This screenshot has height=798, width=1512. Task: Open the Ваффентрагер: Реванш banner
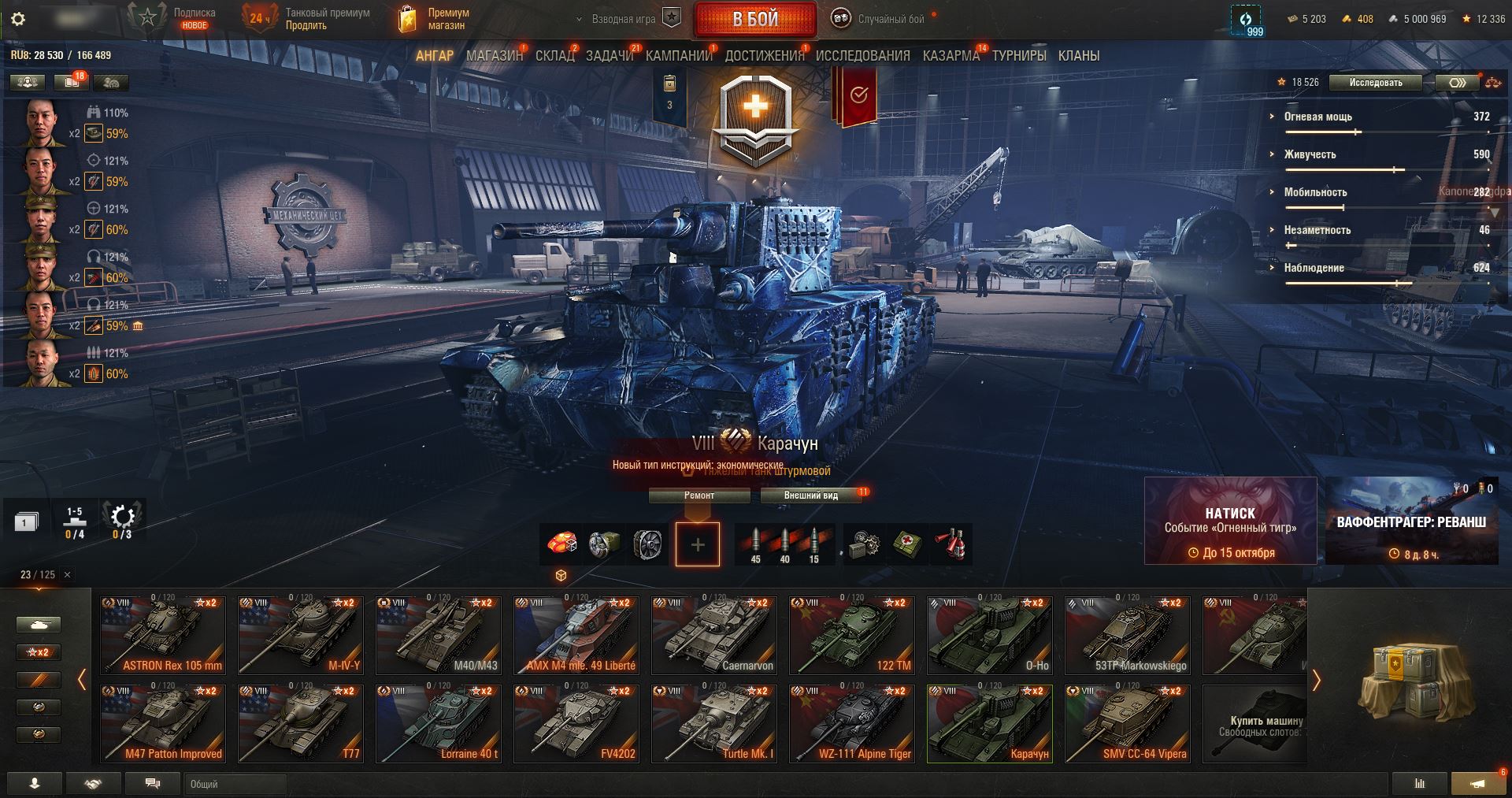tap(1411, 521)
